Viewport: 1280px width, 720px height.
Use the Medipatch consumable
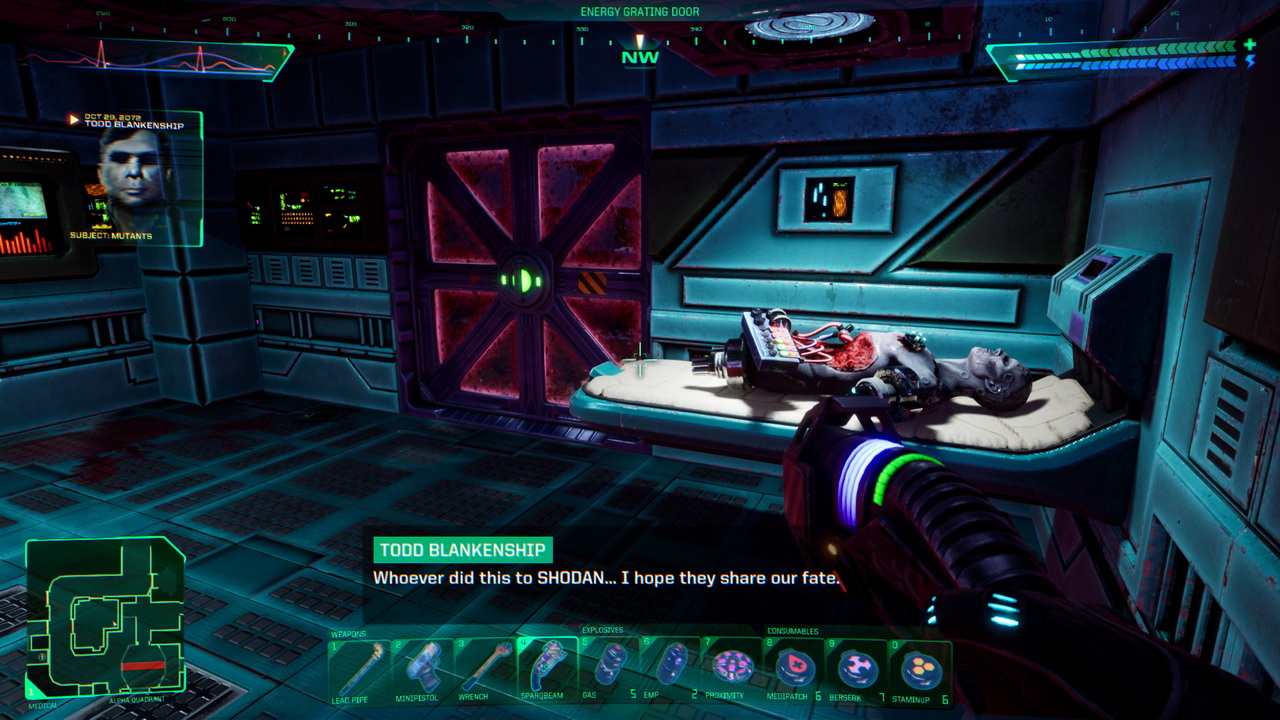tap(795, 666)
